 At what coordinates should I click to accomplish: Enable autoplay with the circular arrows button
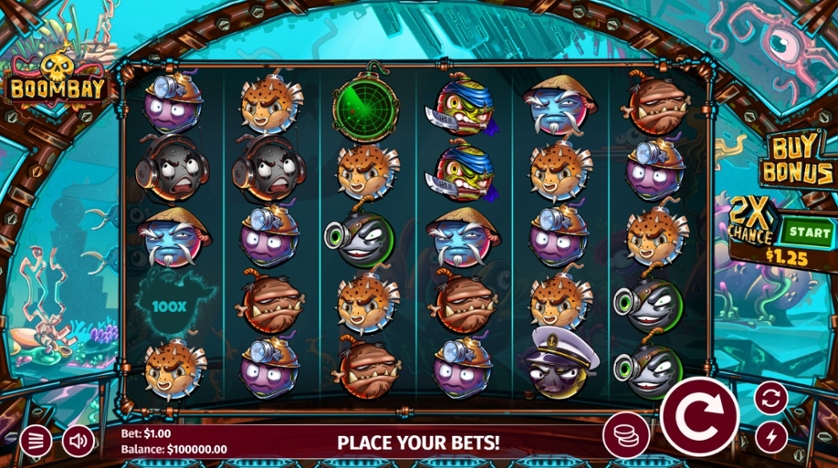tap(770, 398)
